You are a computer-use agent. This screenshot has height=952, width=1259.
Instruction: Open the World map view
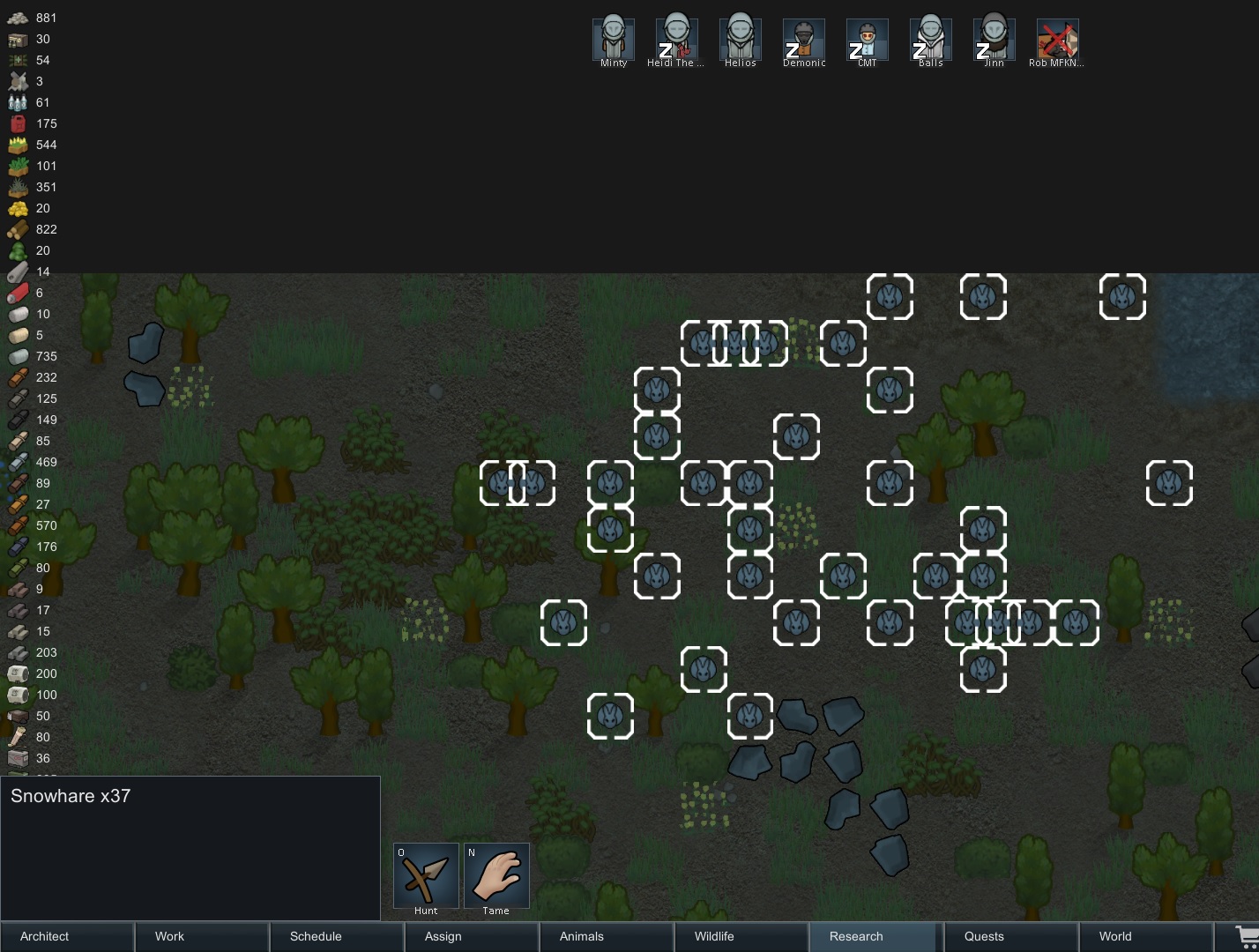pyautogui.click(x=1114, y=936)
